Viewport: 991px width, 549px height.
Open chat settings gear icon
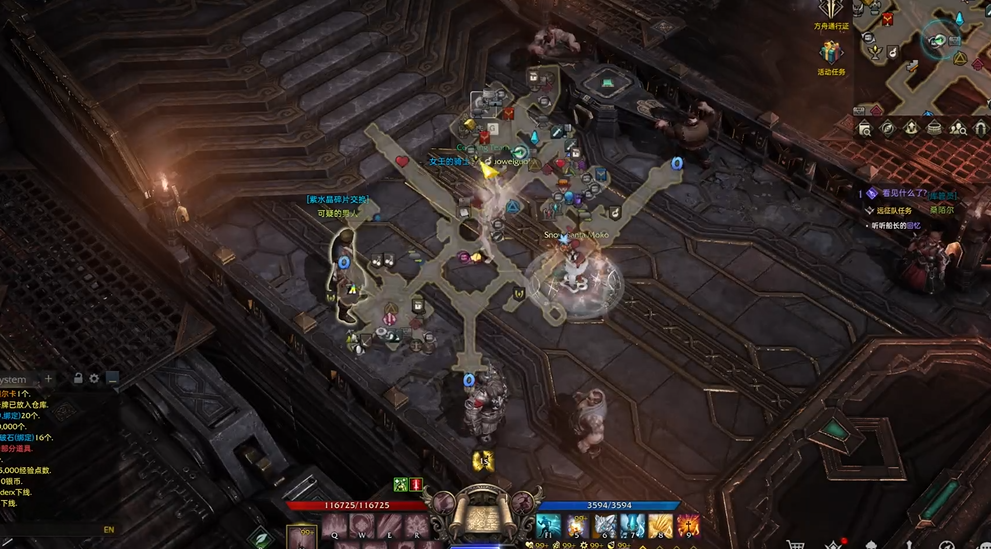click(x=95, y=379)
